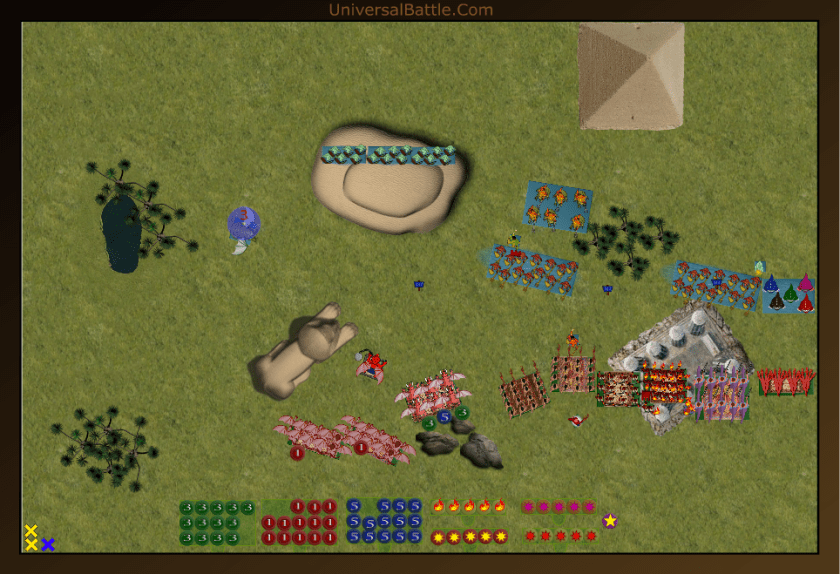The height and width of the screenshot is (574, 840).
Task: Open the UniversalBattle.Com title link
Action: pos(411,10)
